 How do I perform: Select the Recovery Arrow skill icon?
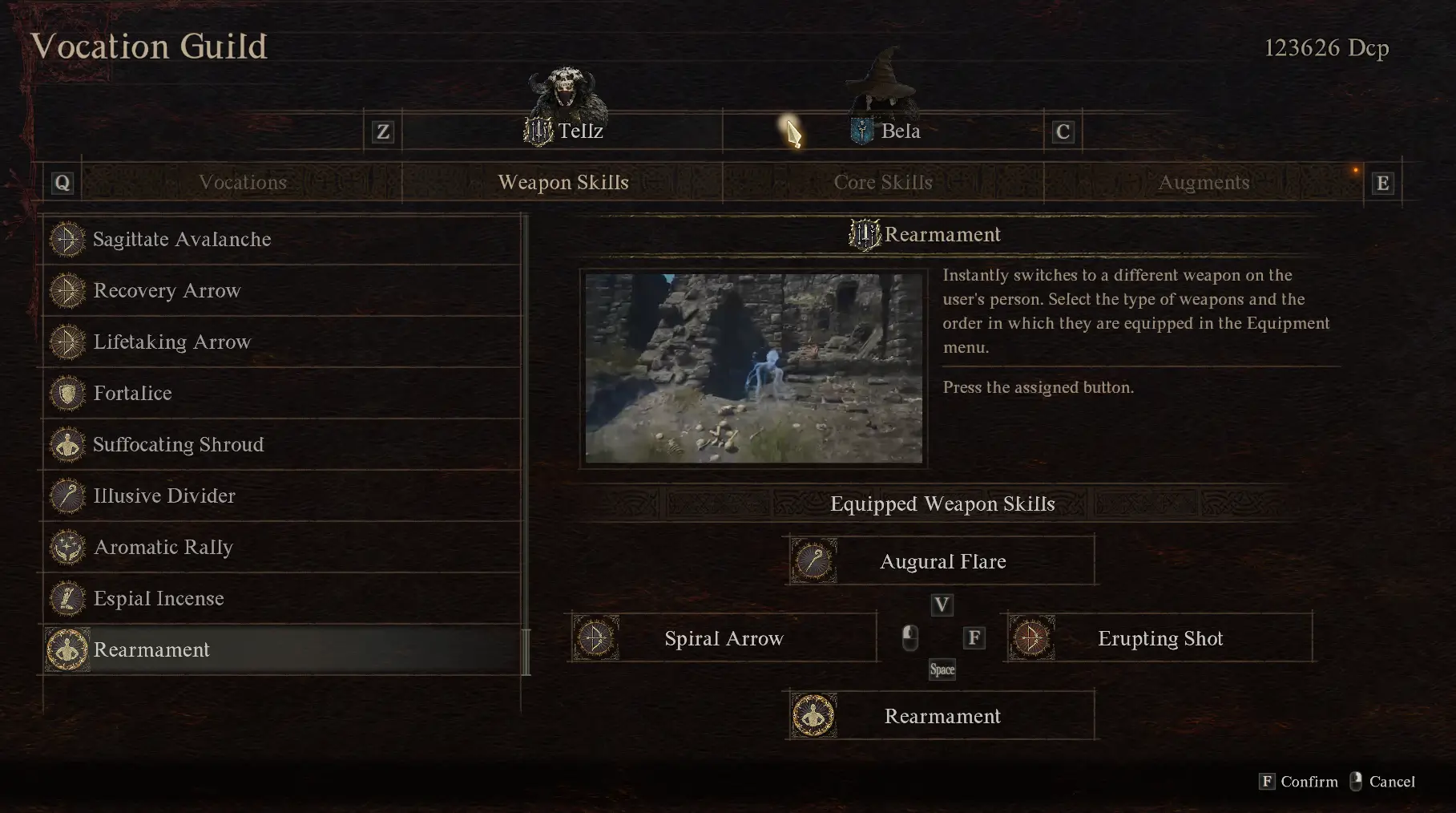click(67, 290)
